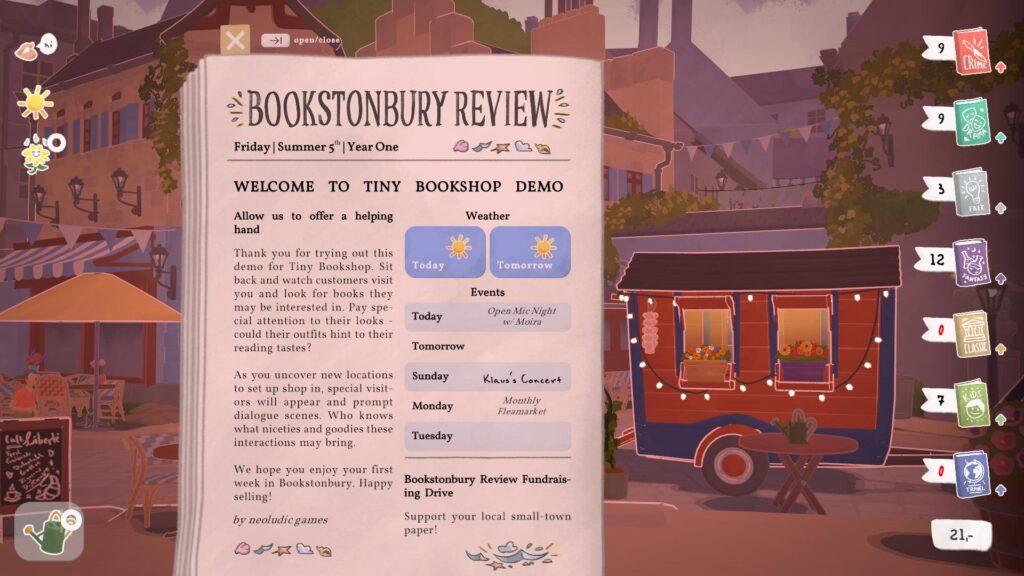
Task: Open the watering can tool
Action: coord(48,531)
